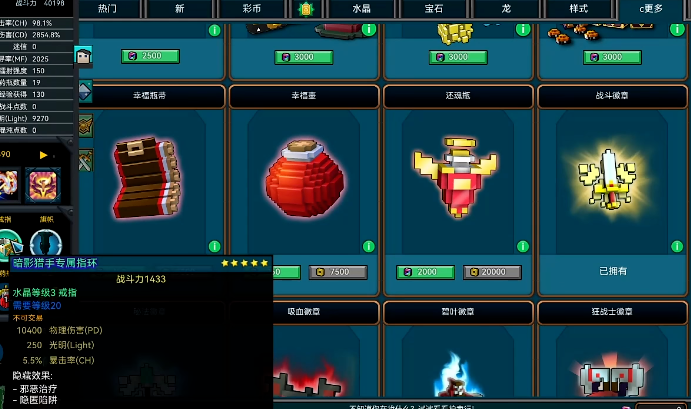Buy 还魂瓶 for 2000 purple currency
Viewport: 691px width, 409px height.
tap(418, 272)
